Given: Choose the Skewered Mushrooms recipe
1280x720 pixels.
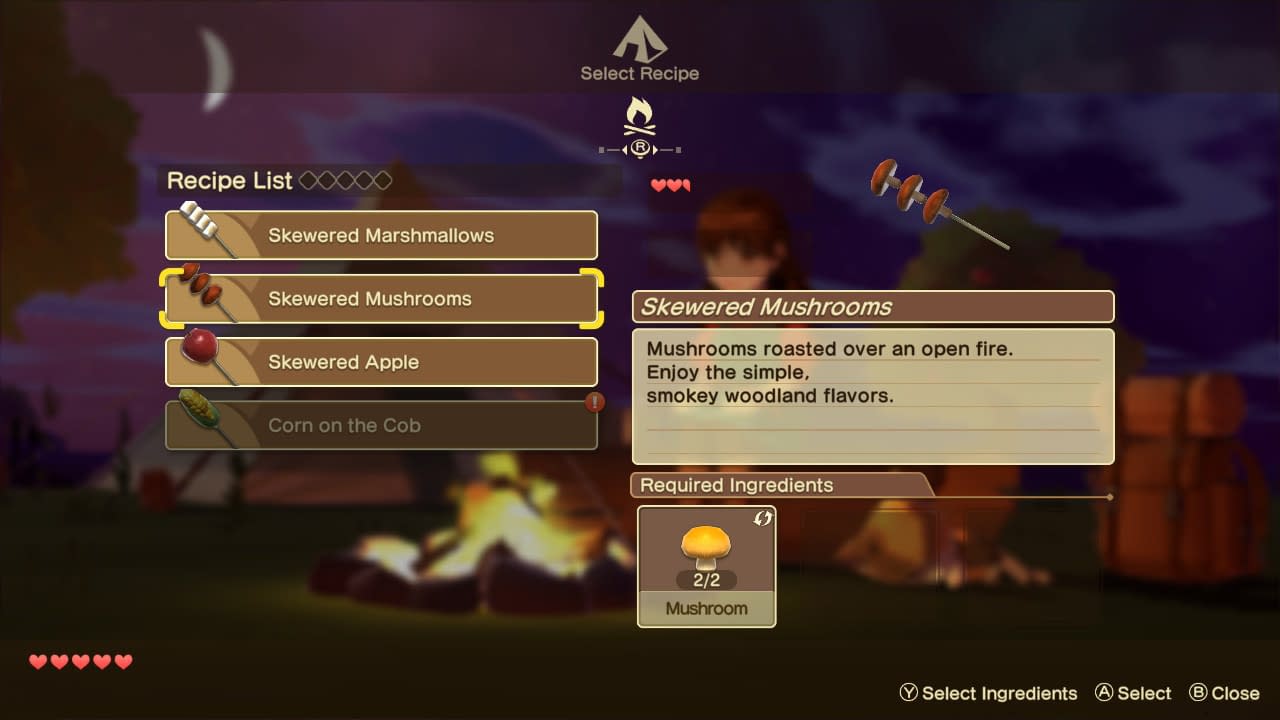Looking at the screenshot, I should [x=381, y=299].
